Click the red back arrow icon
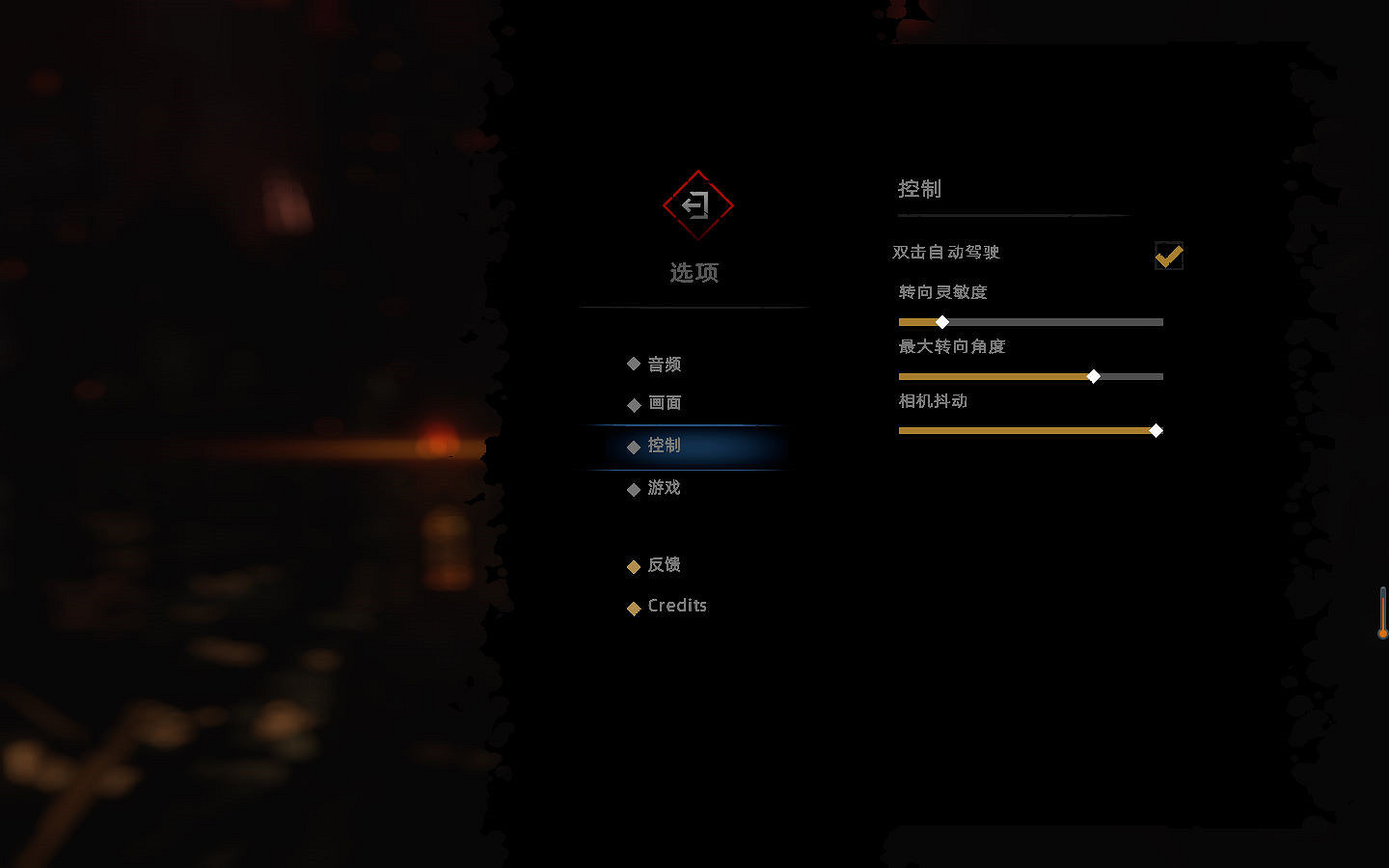1389x868 pixels. (x=696, y=204)
